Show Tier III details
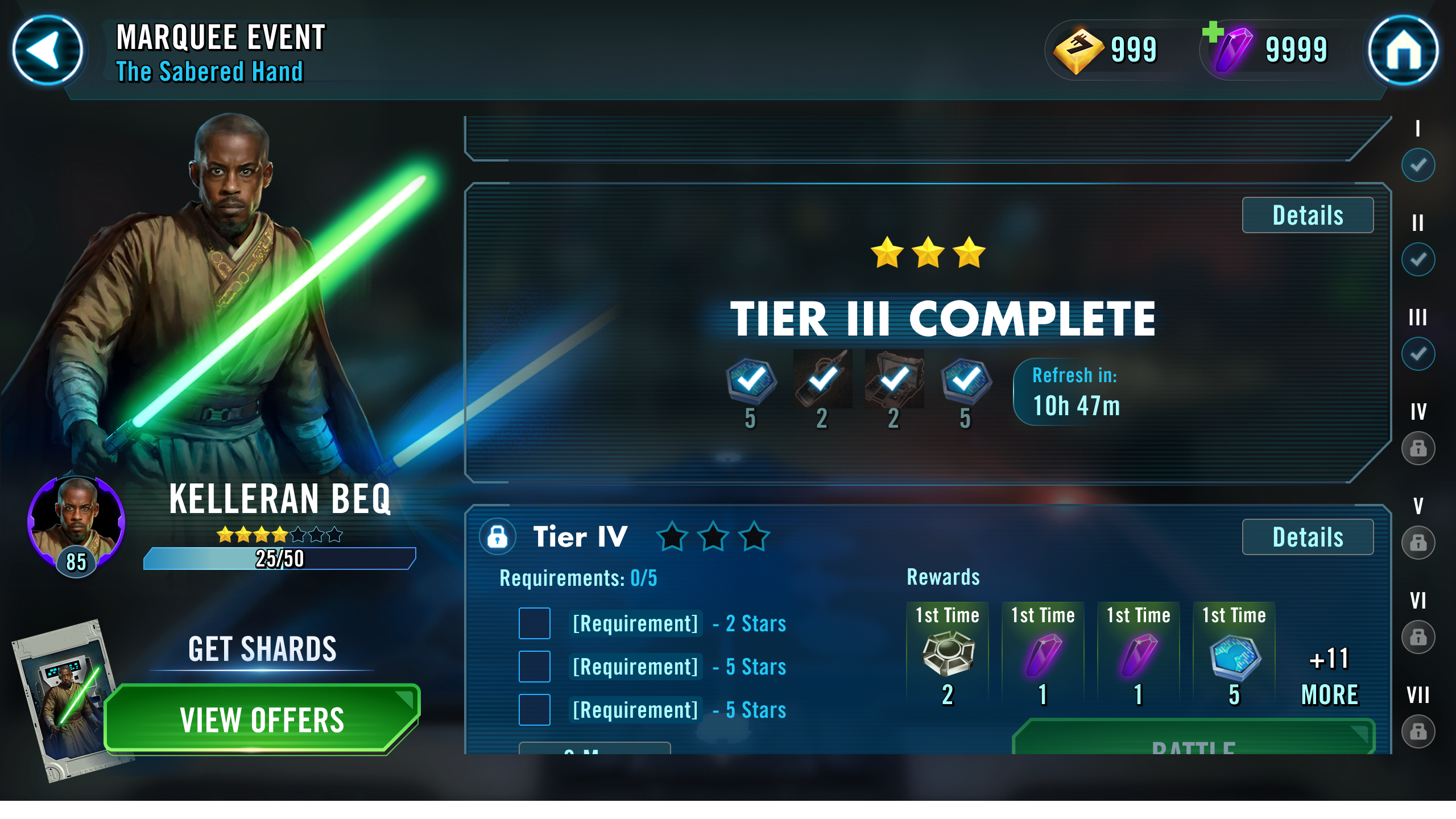Viewport: 1456px width, 819px height. [x=1307, y=215]
